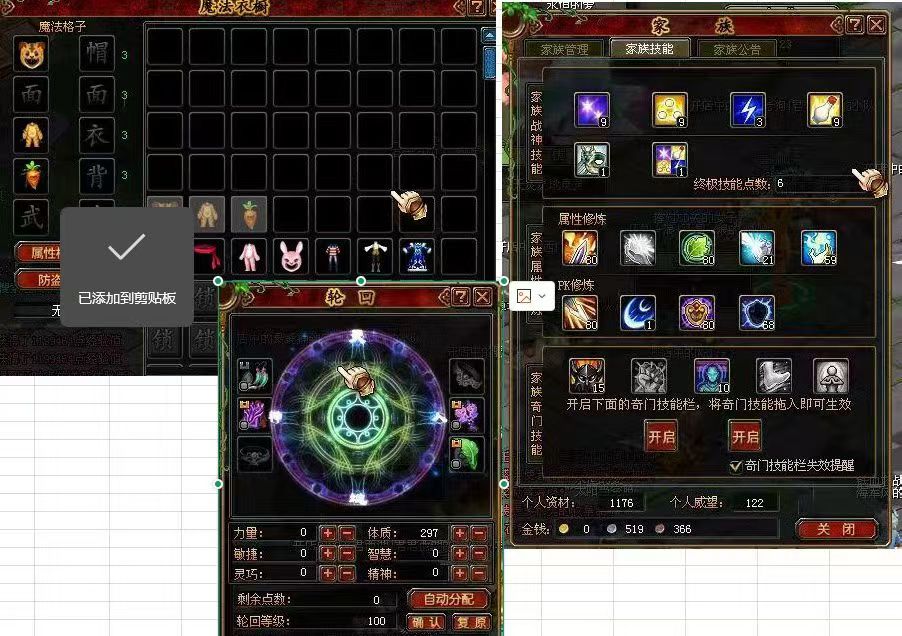Screen dimensions: 902x636
Task: Open the 轮回 window help button
Action: 459,296
